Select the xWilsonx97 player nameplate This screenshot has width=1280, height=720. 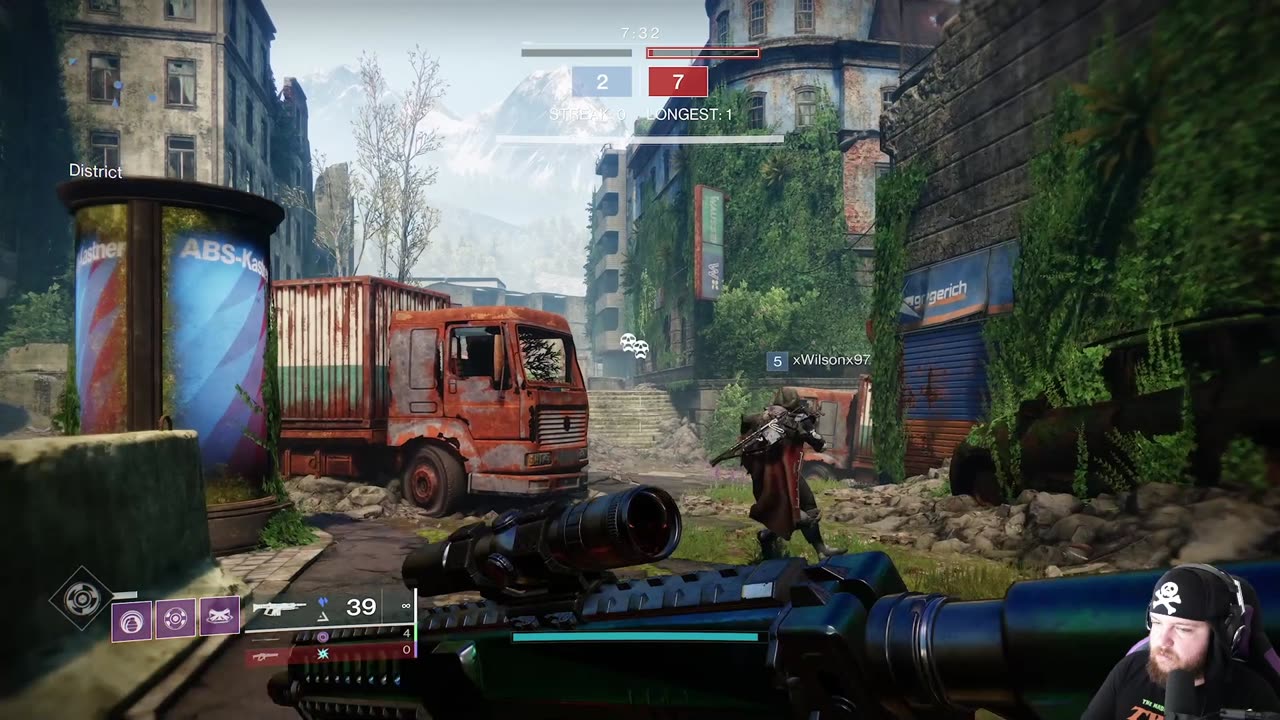coord(830,360)
